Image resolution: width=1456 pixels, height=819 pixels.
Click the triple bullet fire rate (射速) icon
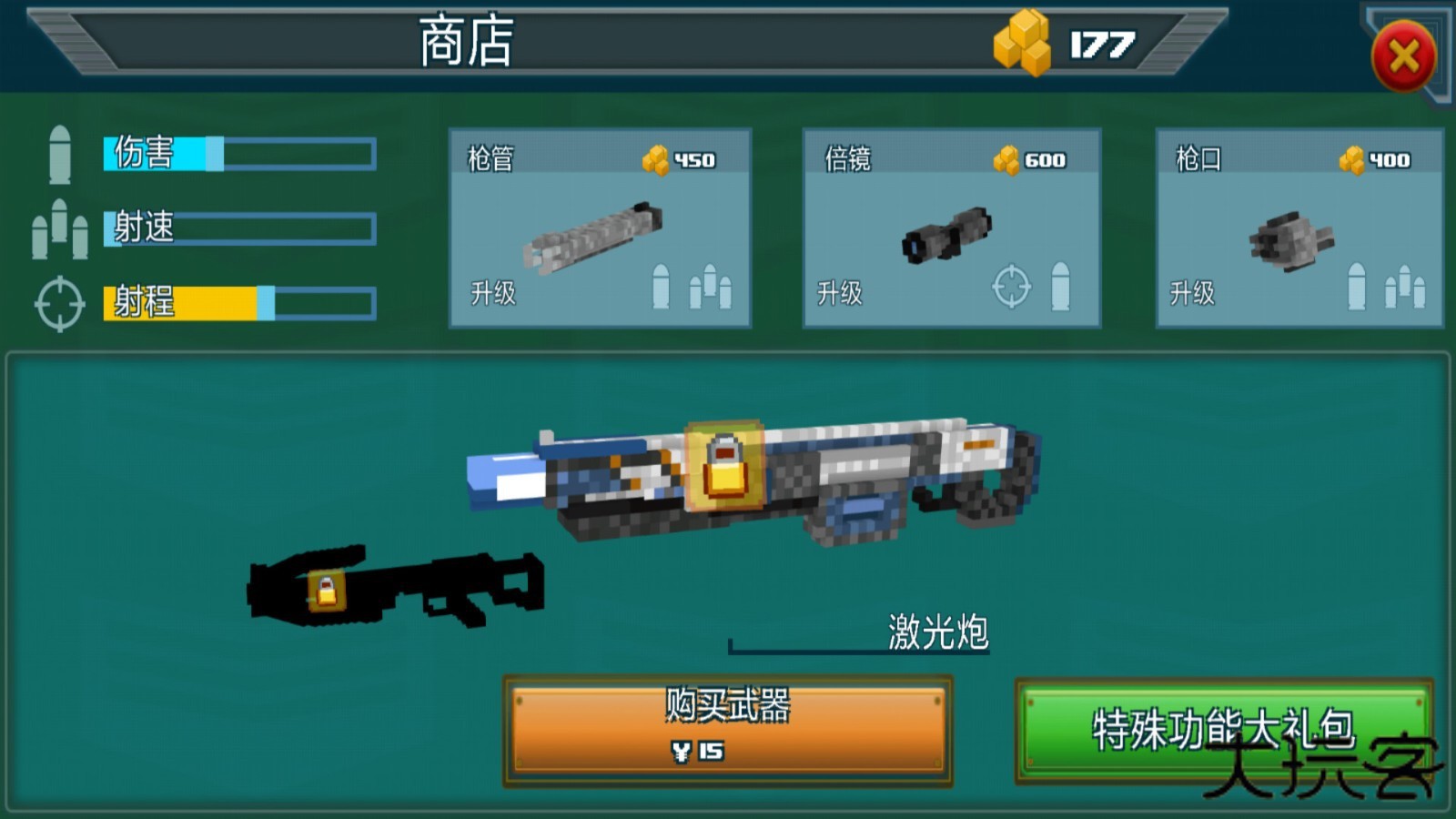tap(60, 229)
